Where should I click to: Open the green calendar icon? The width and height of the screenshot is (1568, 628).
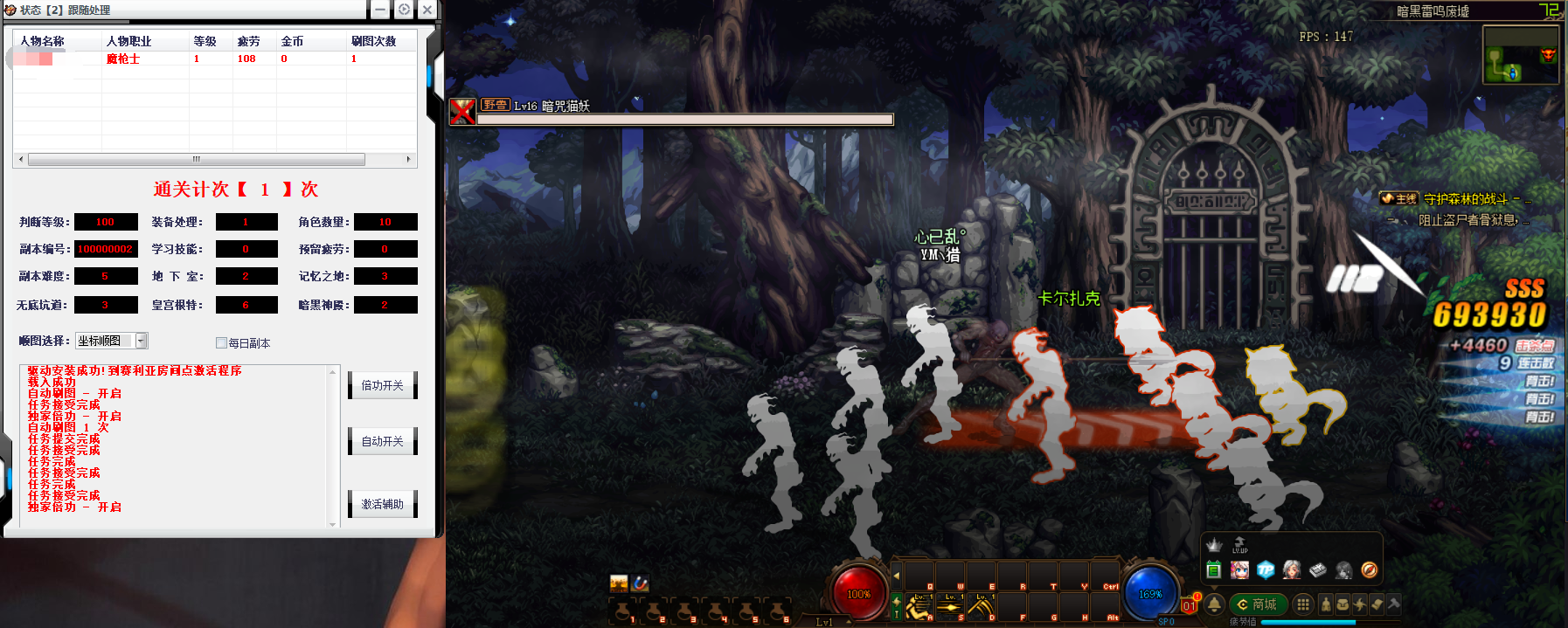[1214, 570]
